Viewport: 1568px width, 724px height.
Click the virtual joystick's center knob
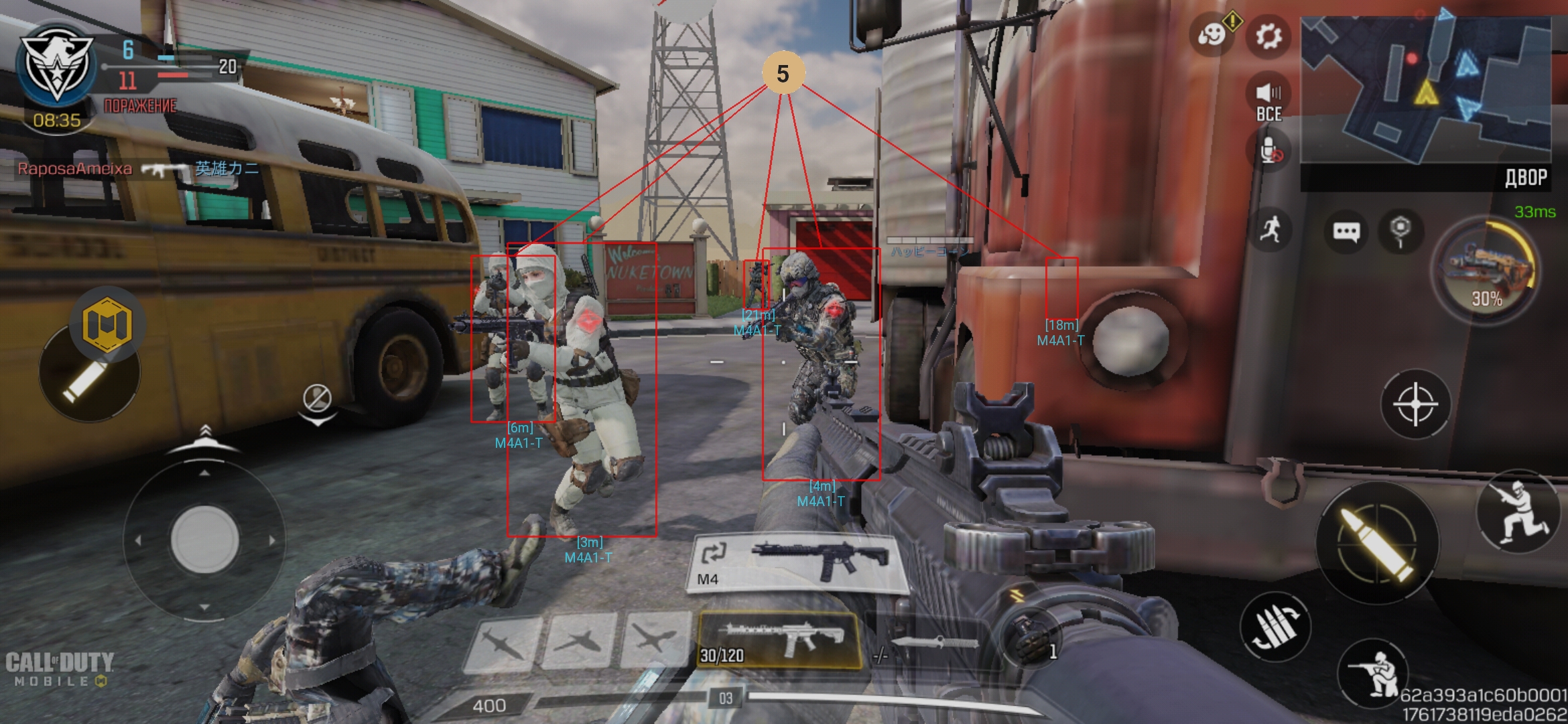[205, 540]
